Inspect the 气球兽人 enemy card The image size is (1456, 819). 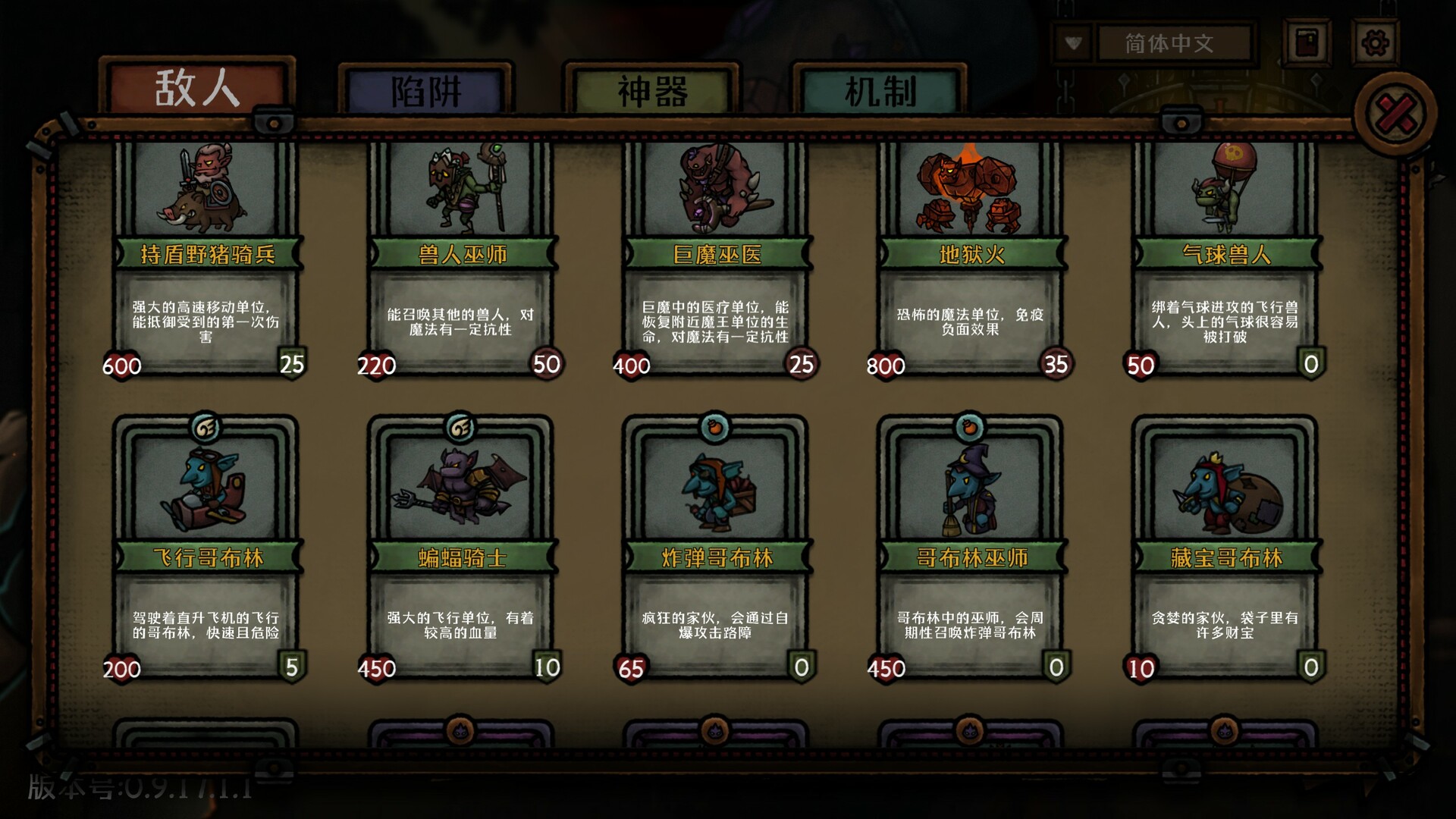(x=1225, y=258)
